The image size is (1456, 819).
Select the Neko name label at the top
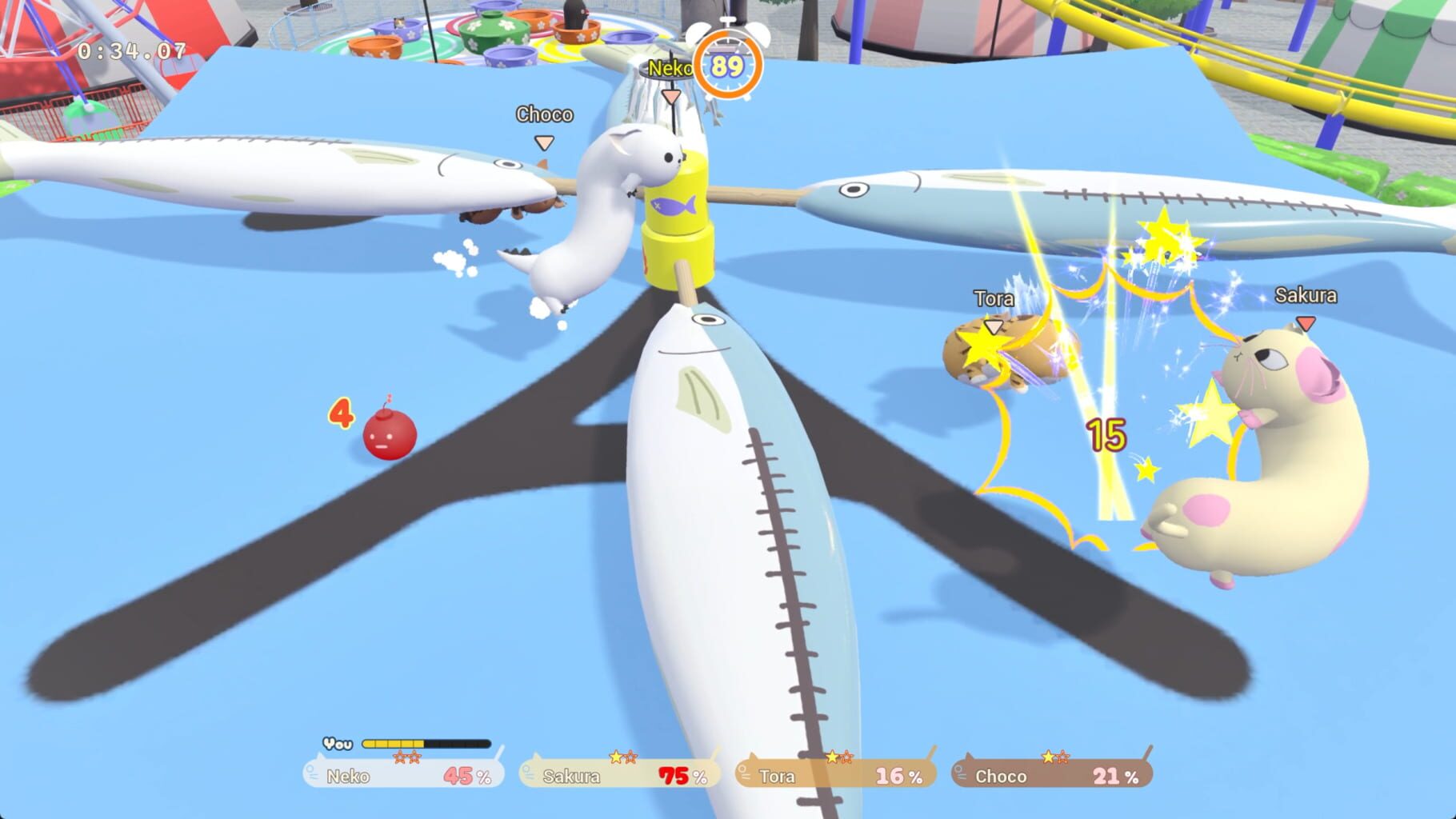(x=670, y=70)
